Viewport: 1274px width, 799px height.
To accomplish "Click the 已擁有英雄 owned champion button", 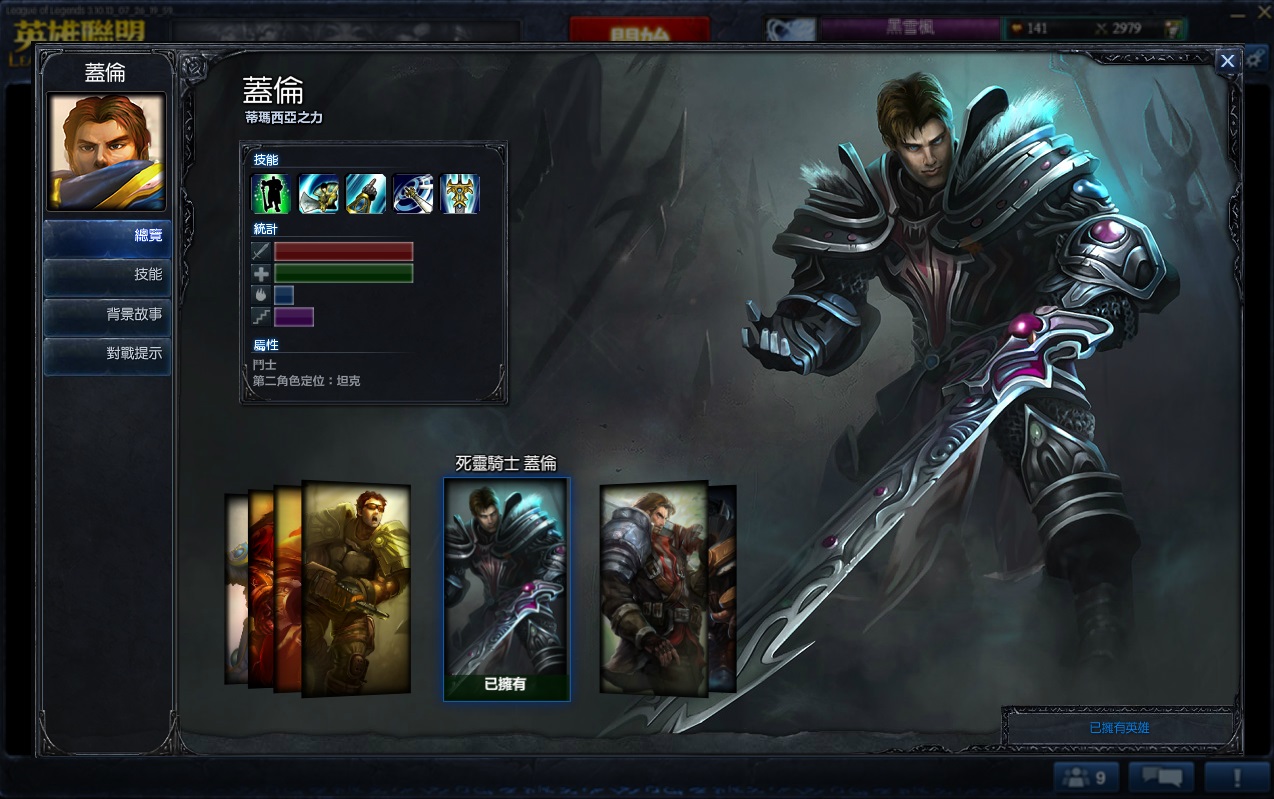I will pos(1119,728).
